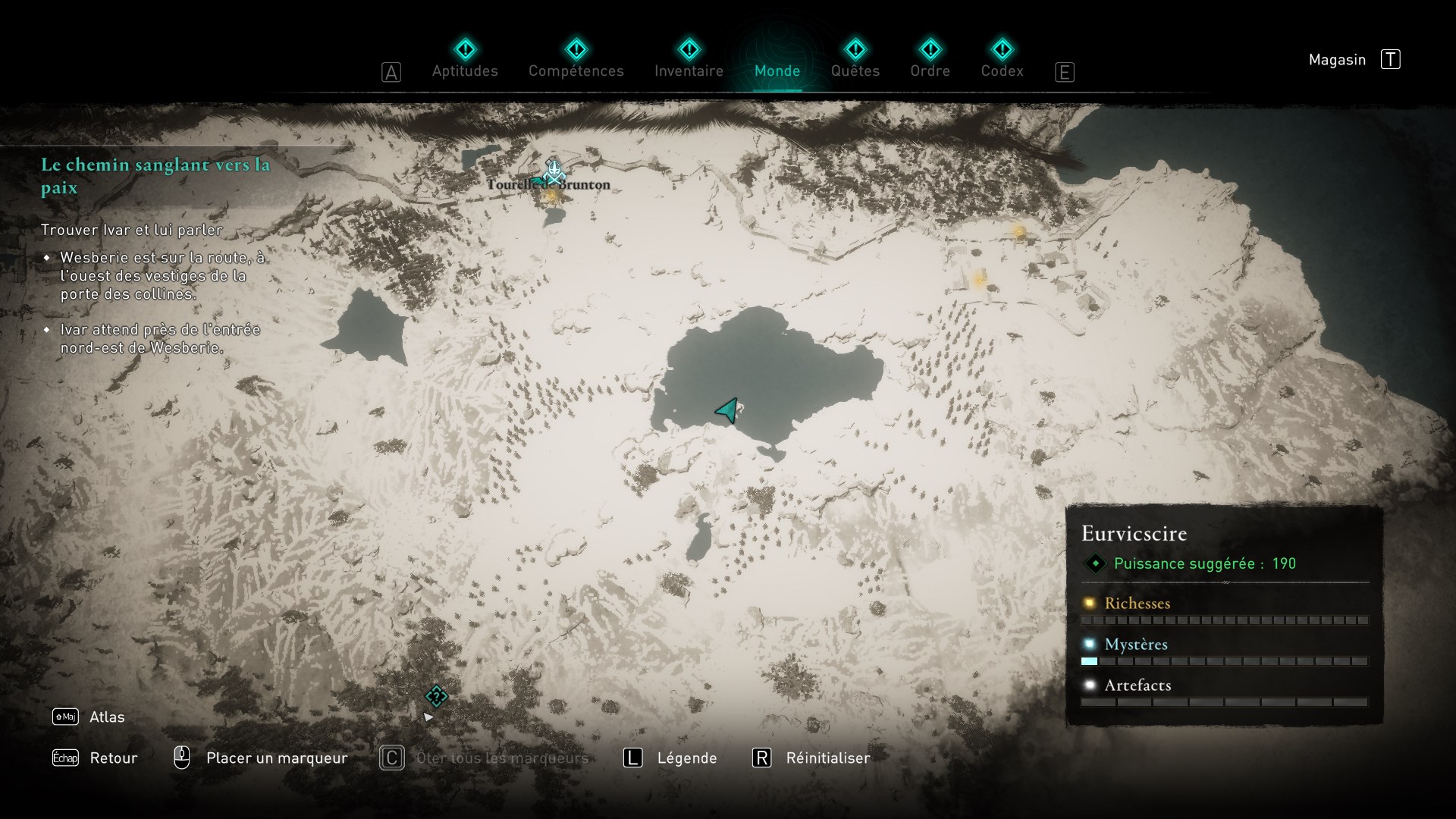Click the Mystères category in region panel
The height and width of the screenshot is (819, 1456).
point(1135,645)
